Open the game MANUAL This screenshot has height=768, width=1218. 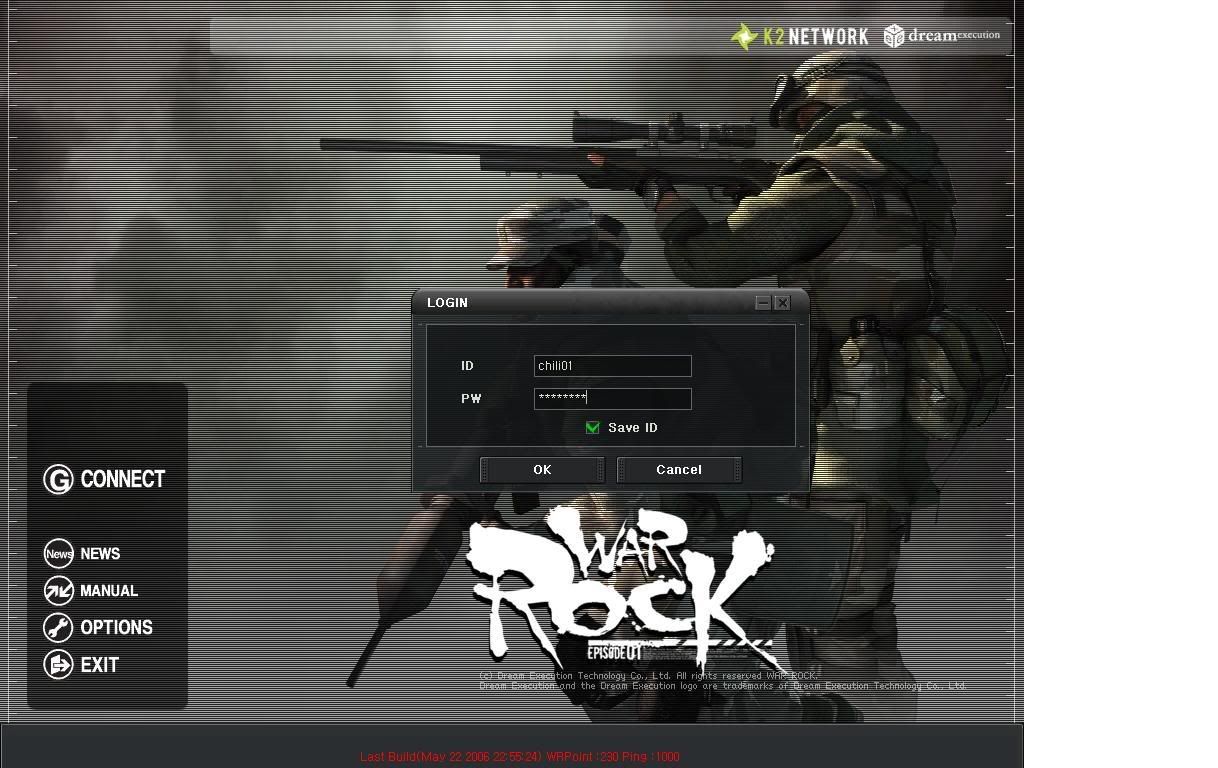tap(92, 591)
